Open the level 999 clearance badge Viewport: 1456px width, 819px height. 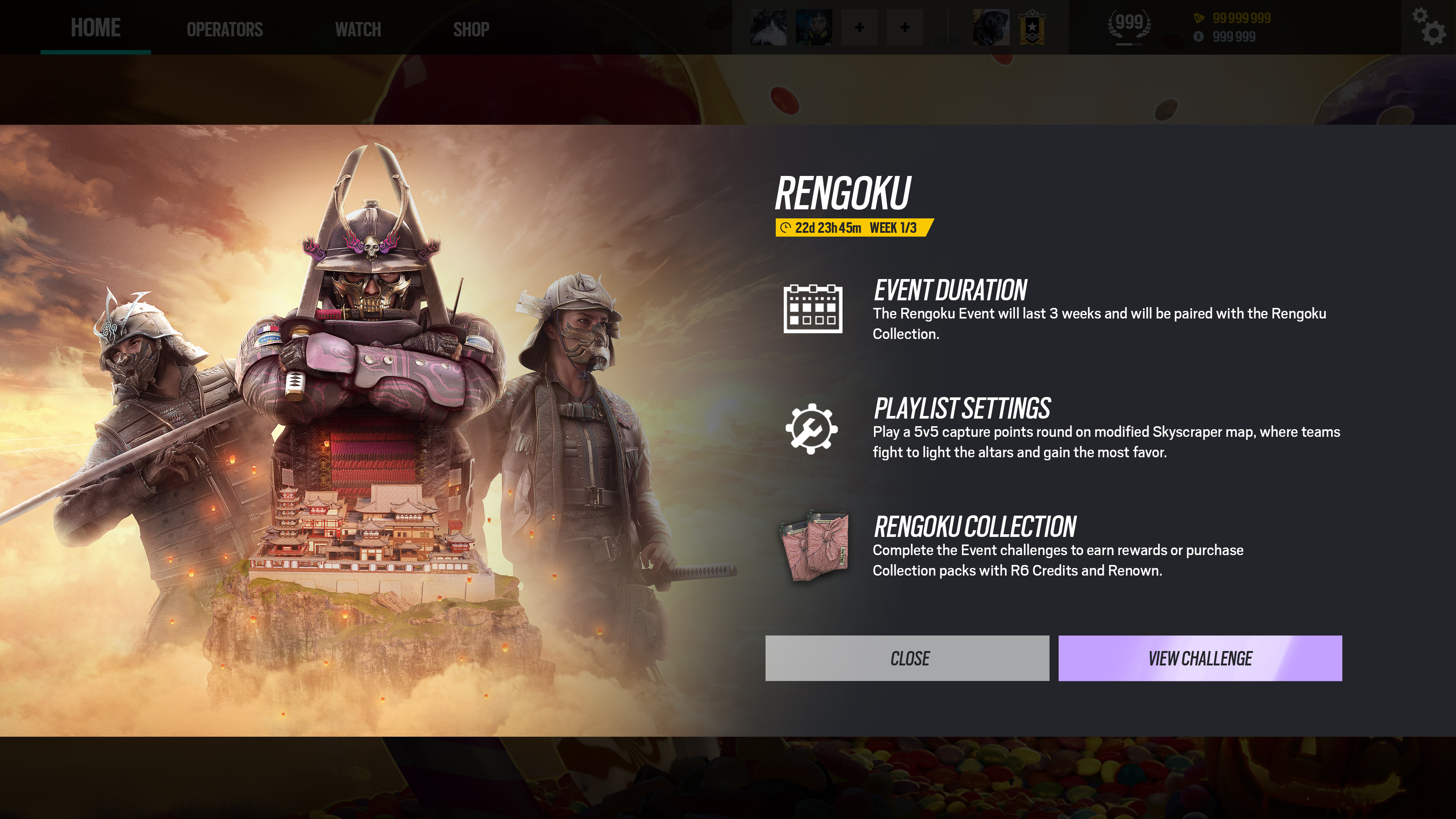1129,25
